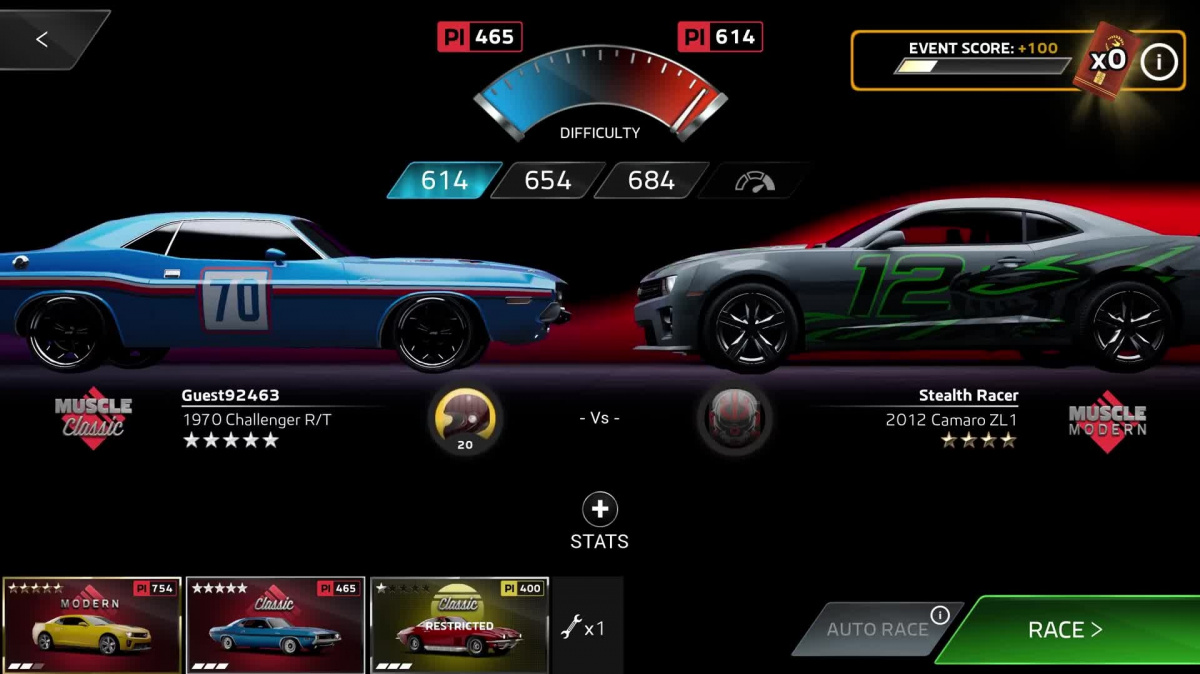
Task: Select the 654 difficulty tier
Action: [x=548, y=181]
